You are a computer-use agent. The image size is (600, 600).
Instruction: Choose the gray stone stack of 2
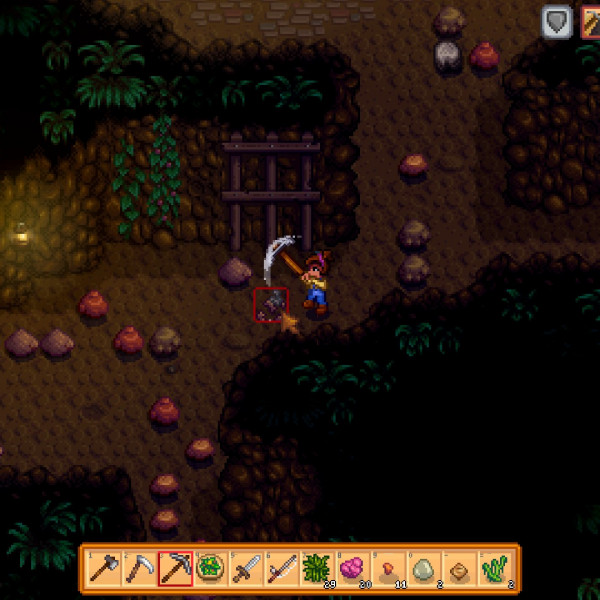(x=426, y=569)
